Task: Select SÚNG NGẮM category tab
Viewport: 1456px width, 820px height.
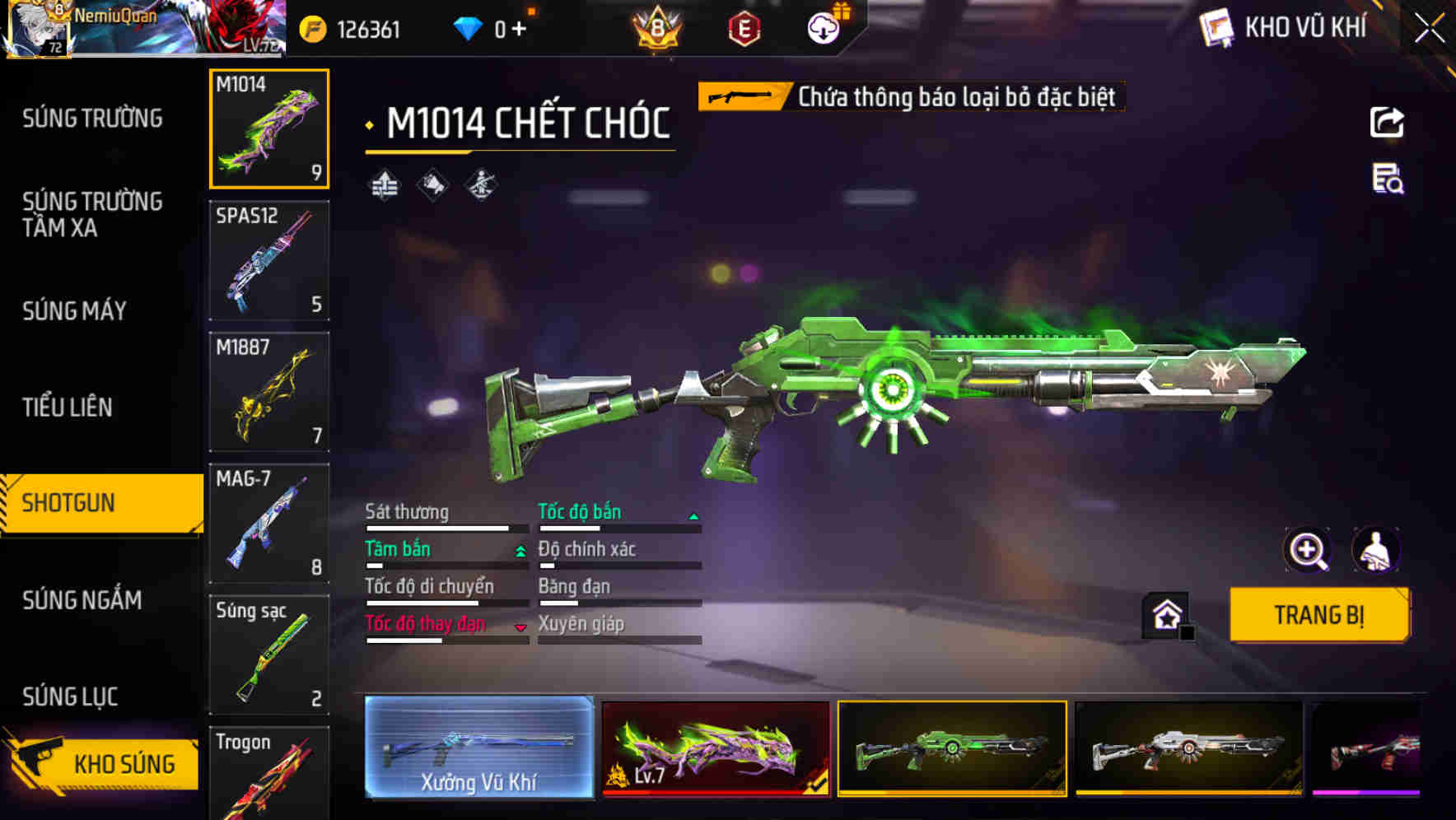Action: 82,600
